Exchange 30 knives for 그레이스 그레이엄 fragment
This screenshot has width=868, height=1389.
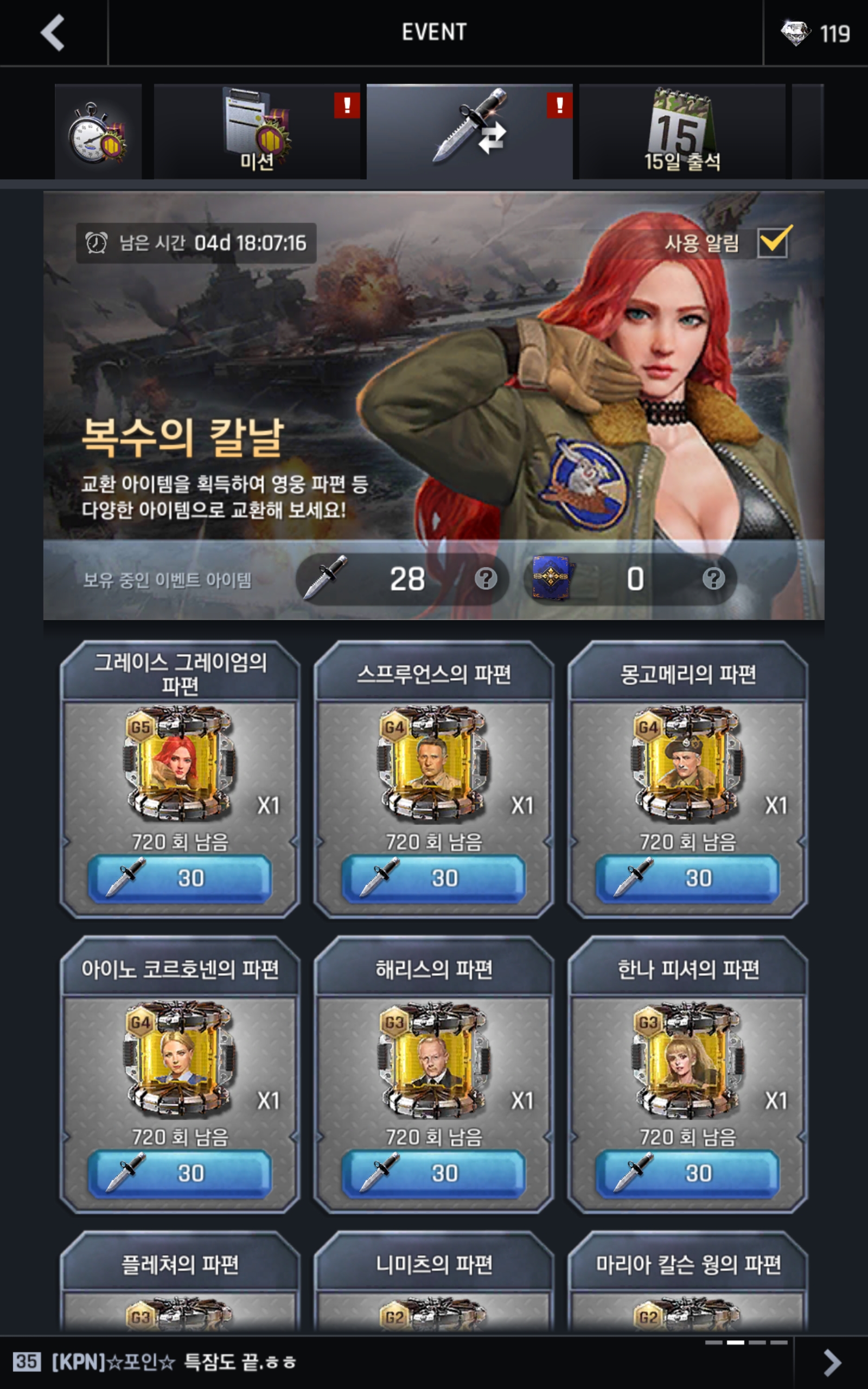(180, 877)
